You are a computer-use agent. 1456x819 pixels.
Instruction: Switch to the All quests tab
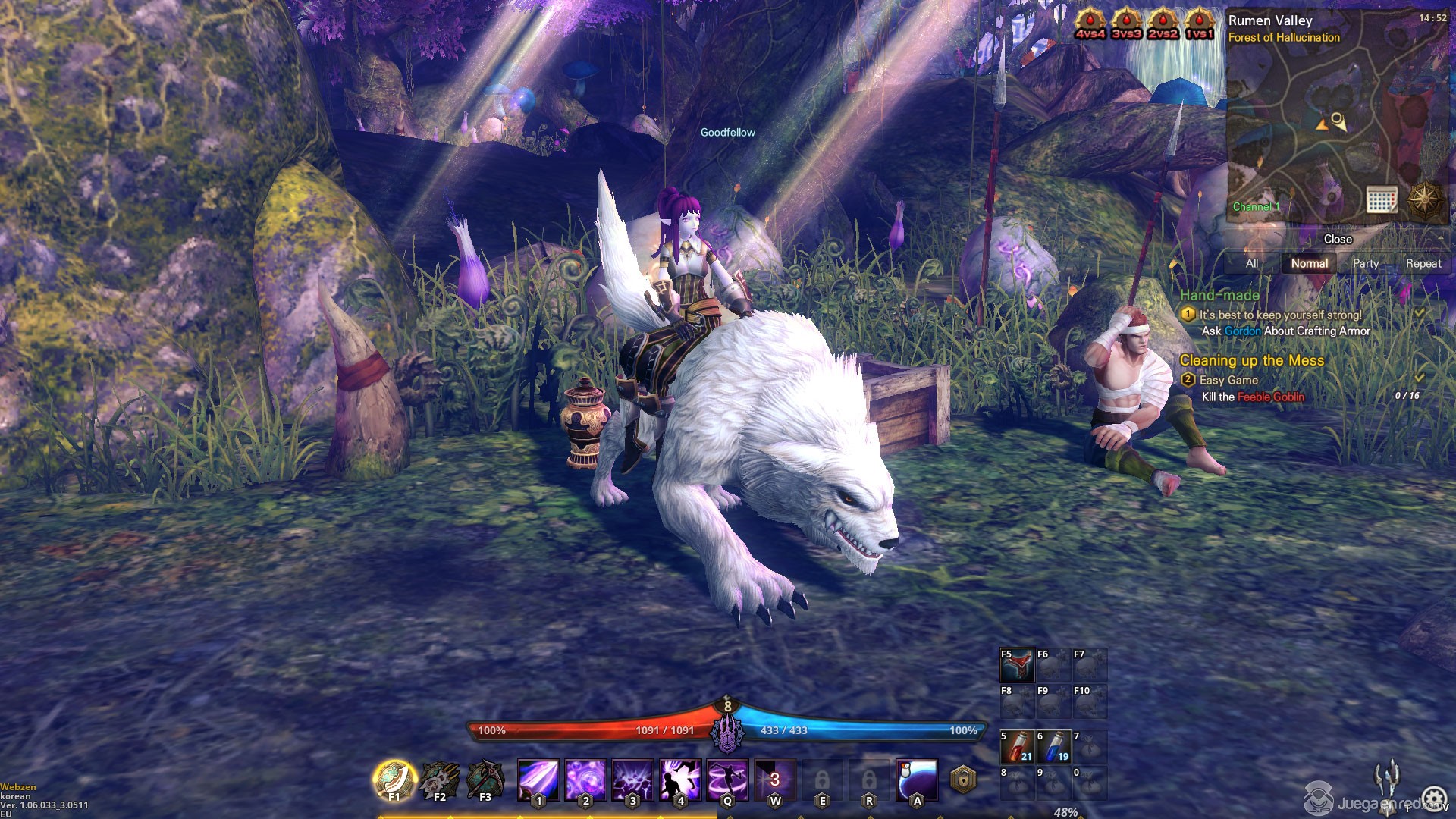point(1252,264)
